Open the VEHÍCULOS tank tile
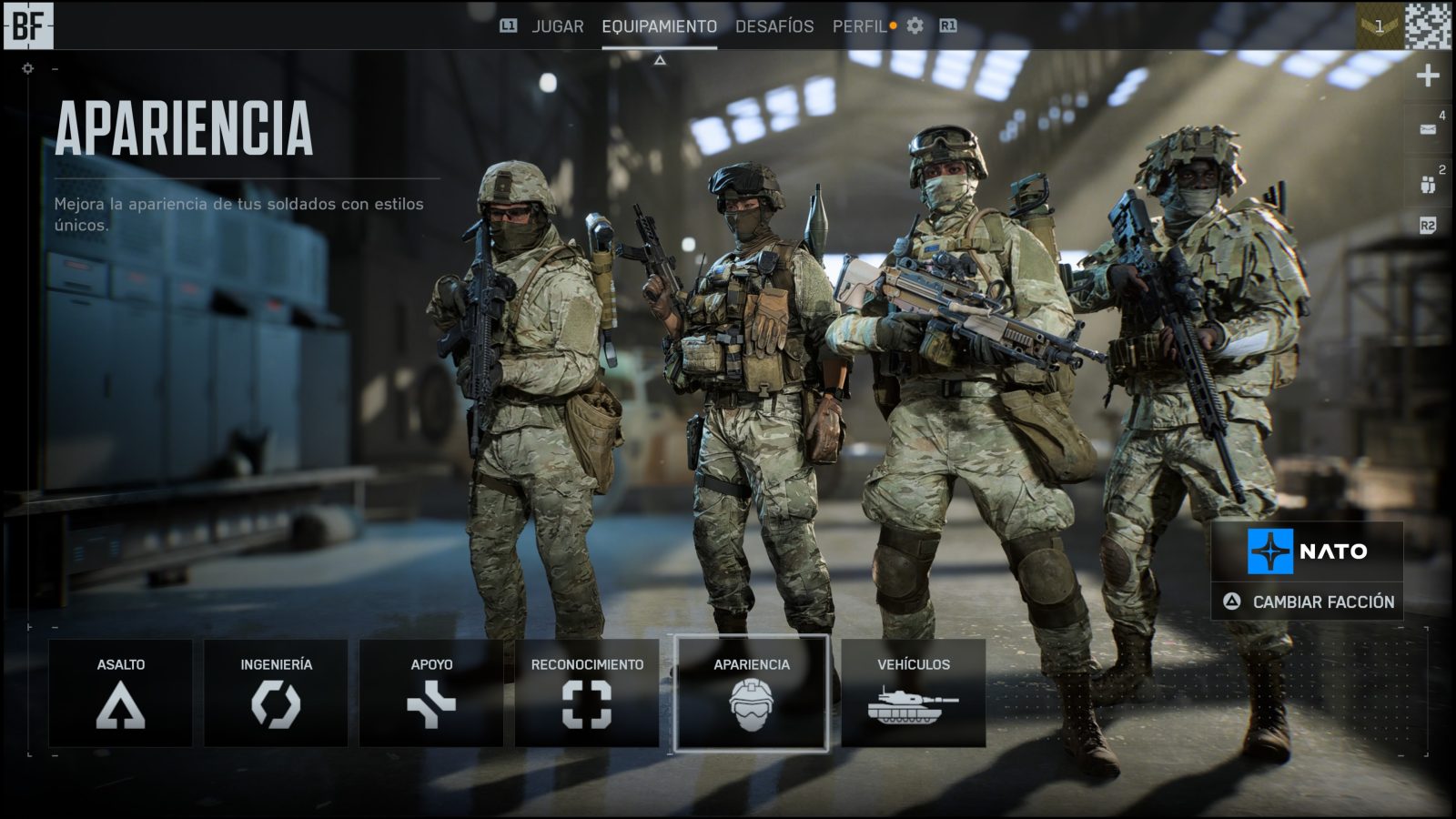 (913, 693)
